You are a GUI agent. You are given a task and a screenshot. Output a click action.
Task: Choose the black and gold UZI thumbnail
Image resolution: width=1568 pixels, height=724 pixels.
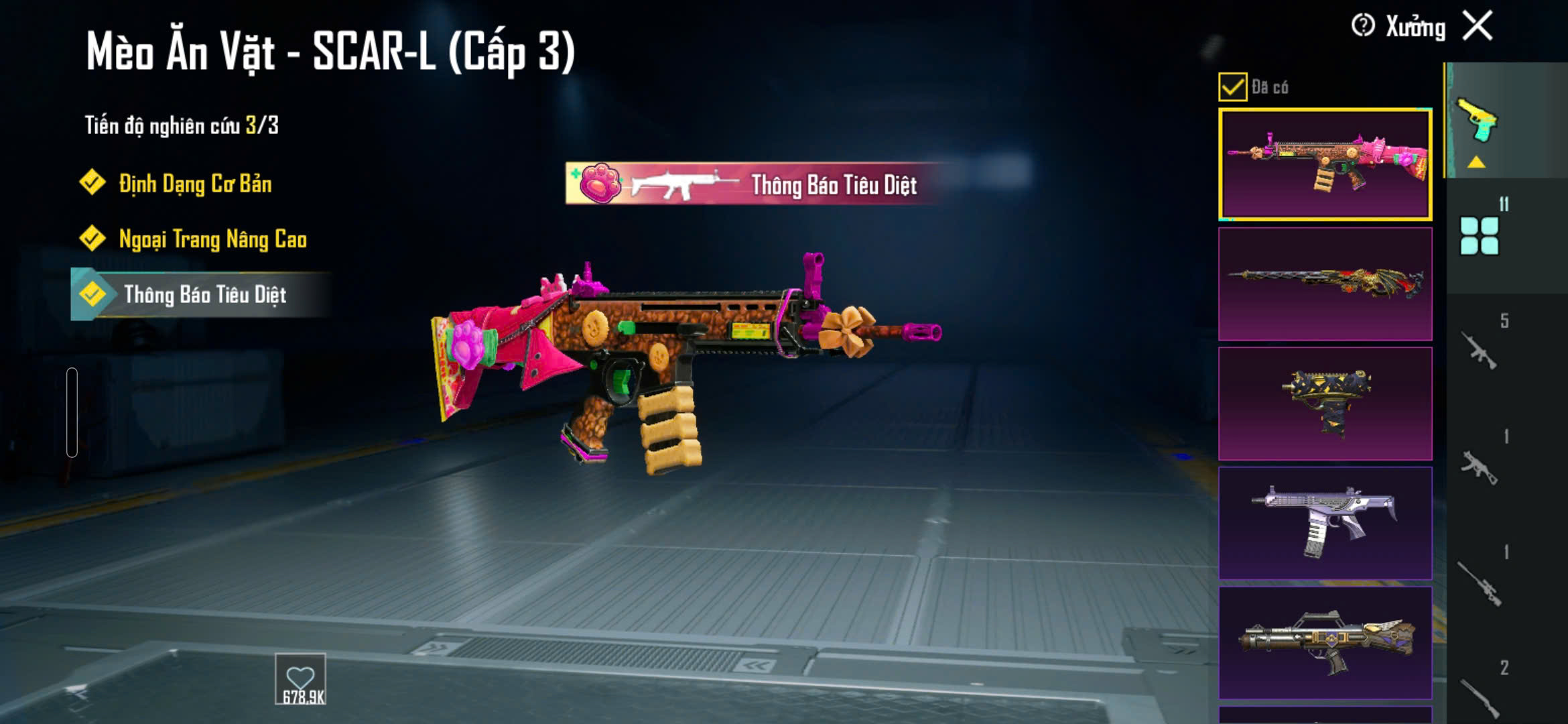(1325, 404)
